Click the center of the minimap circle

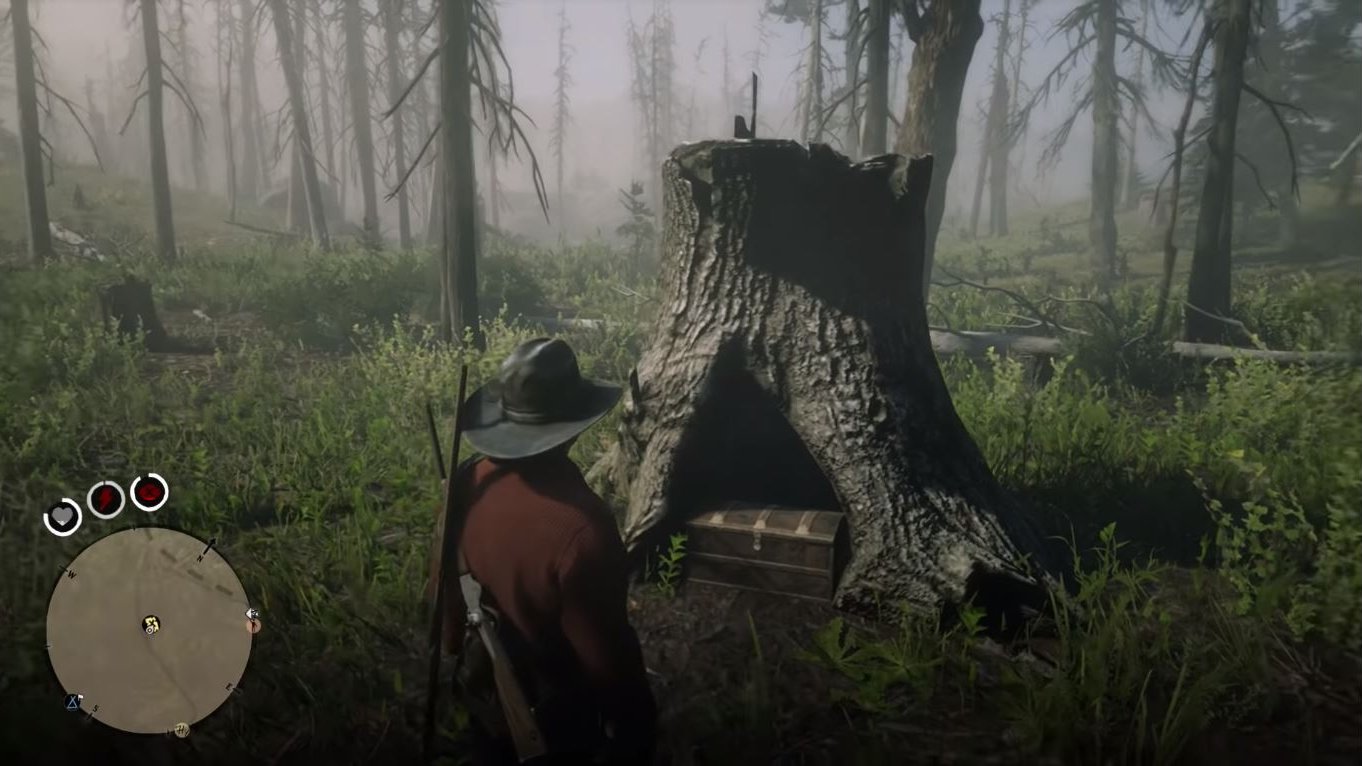(x=150, y=632)
